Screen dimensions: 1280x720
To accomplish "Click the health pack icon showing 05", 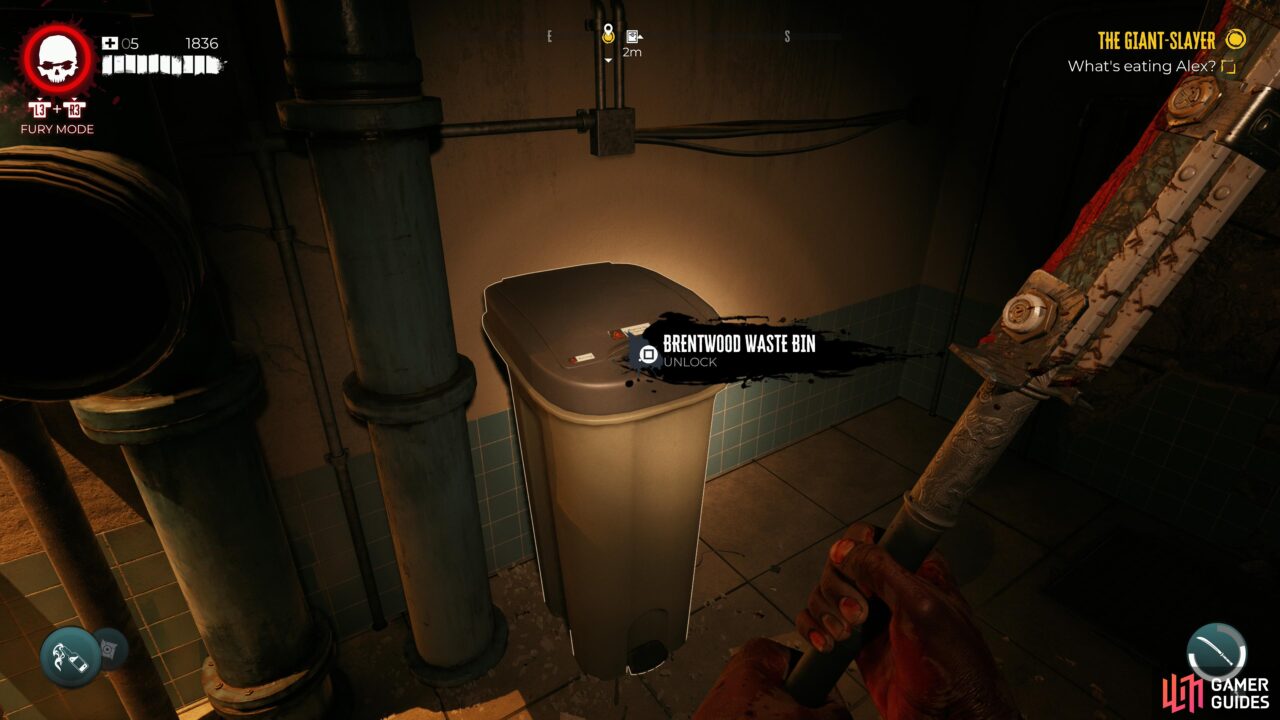I will 110,42.
